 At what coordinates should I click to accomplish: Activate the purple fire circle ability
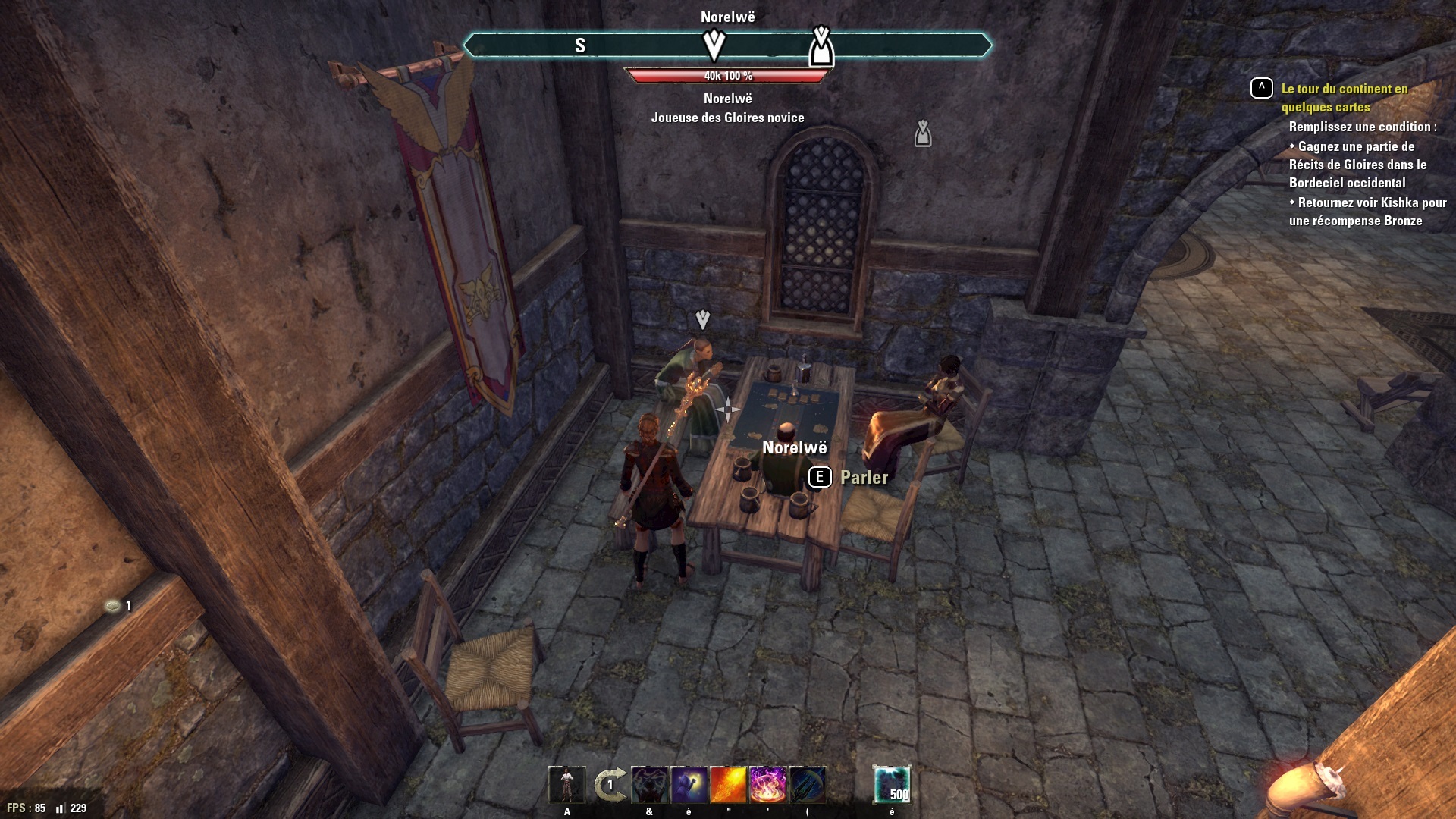(x=767, y=785)
